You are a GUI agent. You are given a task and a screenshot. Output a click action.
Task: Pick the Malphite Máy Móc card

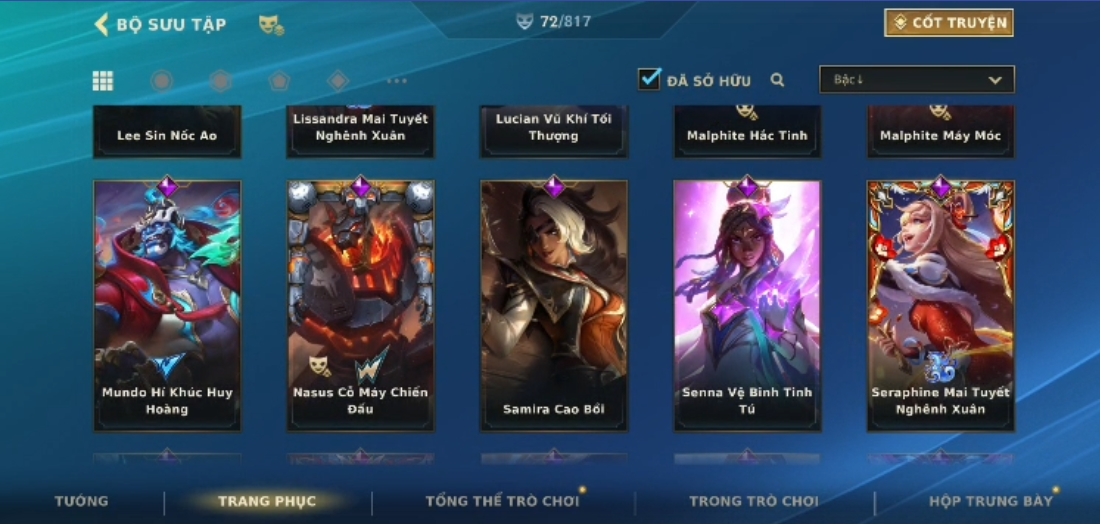point(940,133)
